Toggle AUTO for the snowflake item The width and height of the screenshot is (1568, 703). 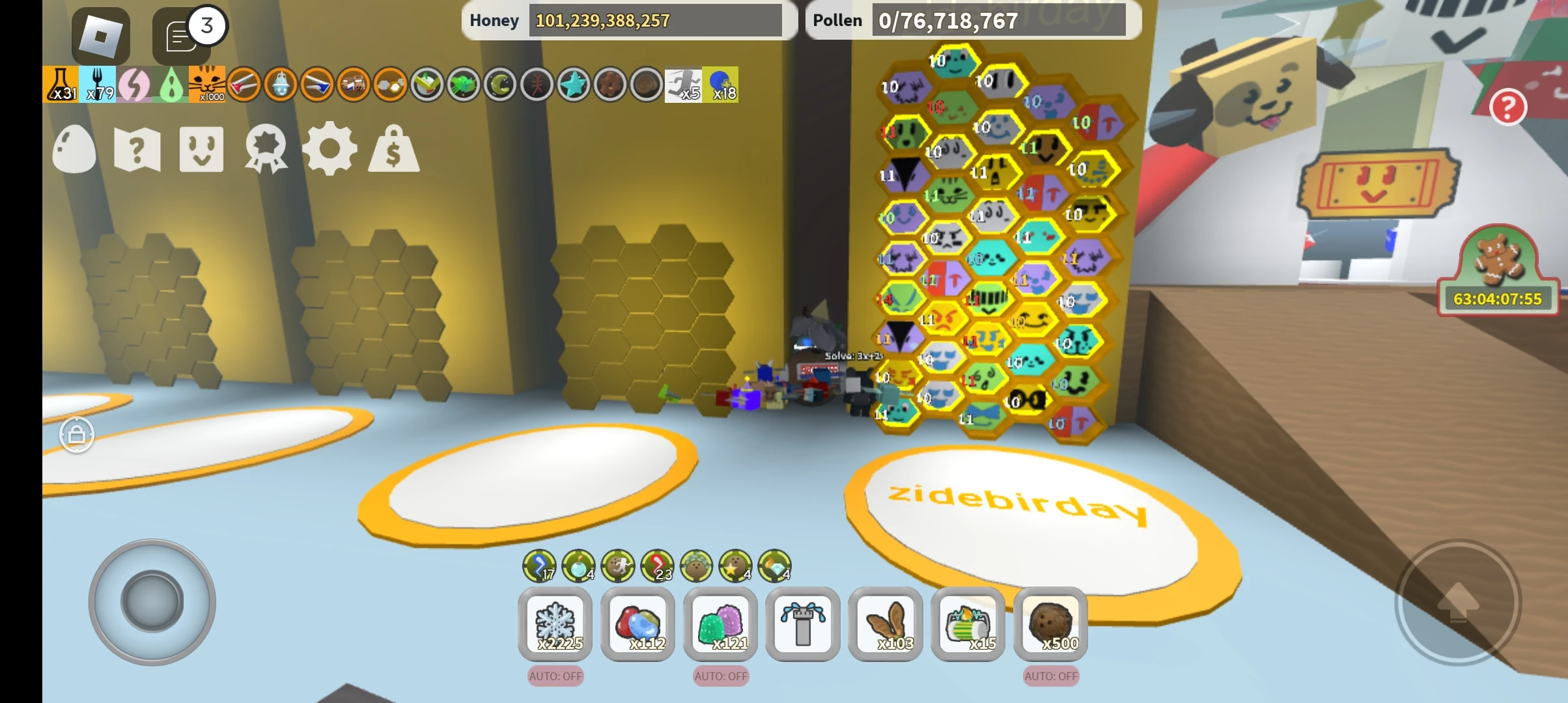(x=554, y=677)
